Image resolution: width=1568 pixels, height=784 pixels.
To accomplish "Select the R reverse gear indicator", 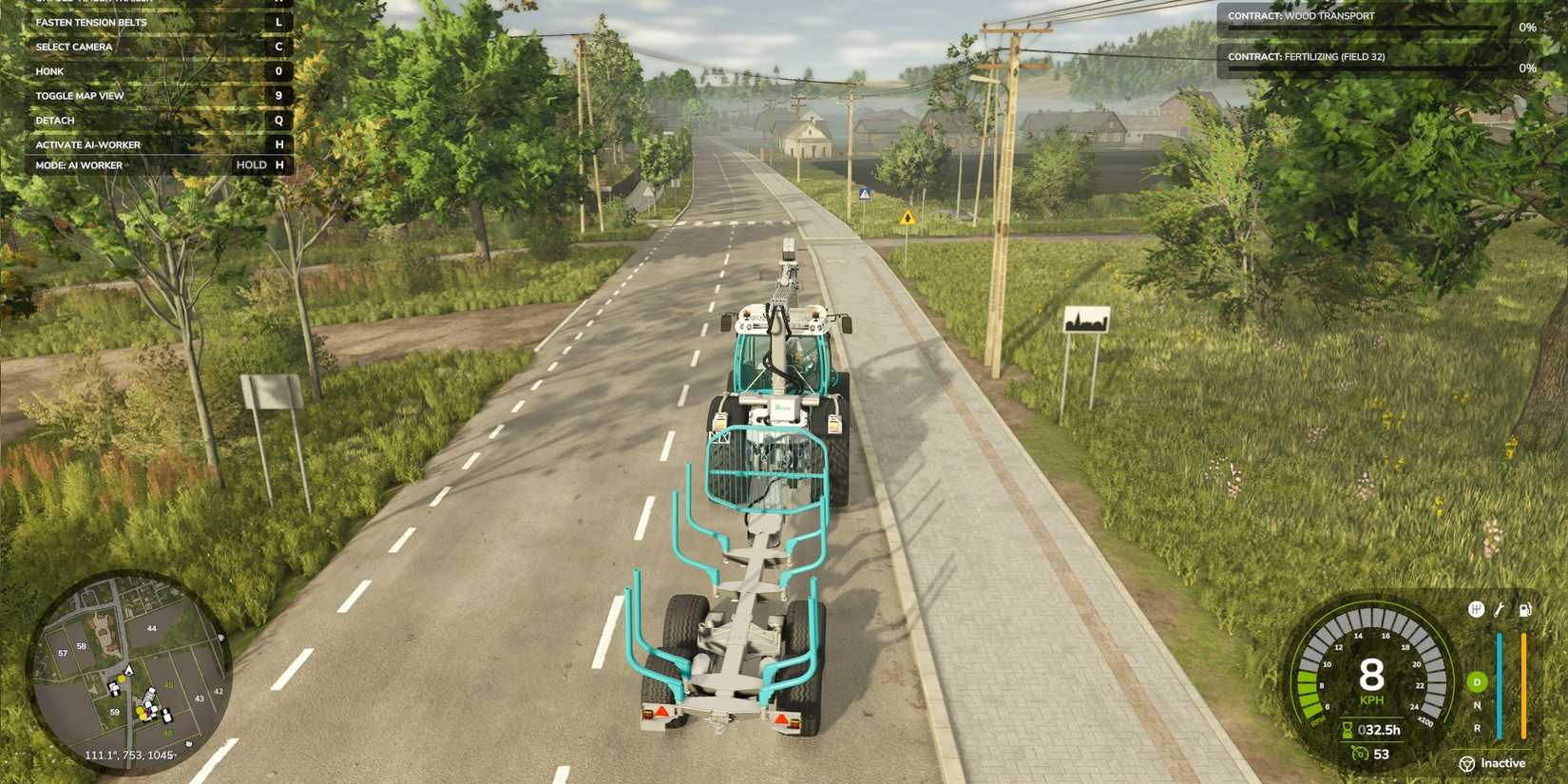I will click(x=1478, y=727).
